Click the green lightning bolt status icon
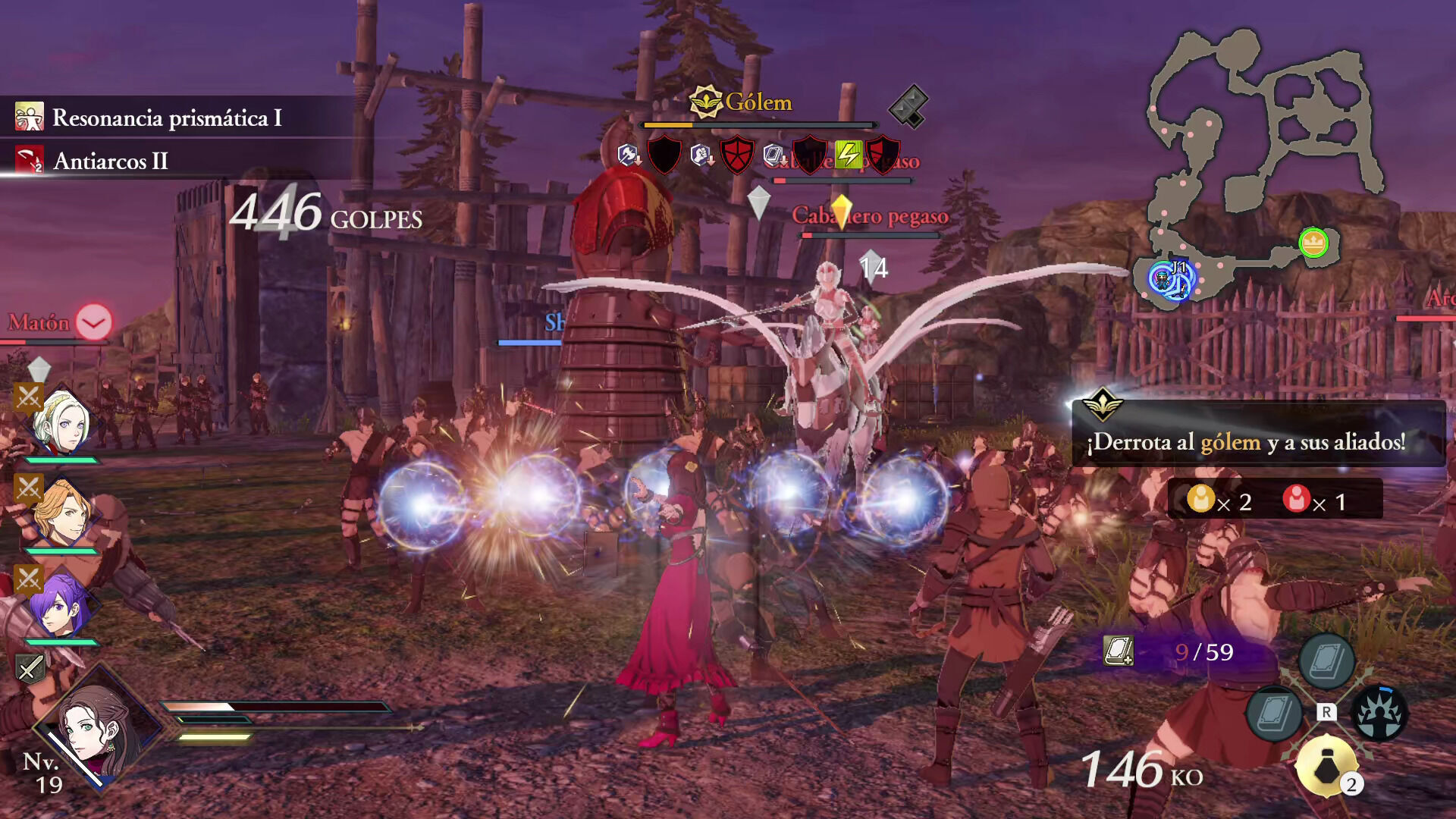This screenshot has height=819, width=1456. pyautogui.click(x=849, y=155)
